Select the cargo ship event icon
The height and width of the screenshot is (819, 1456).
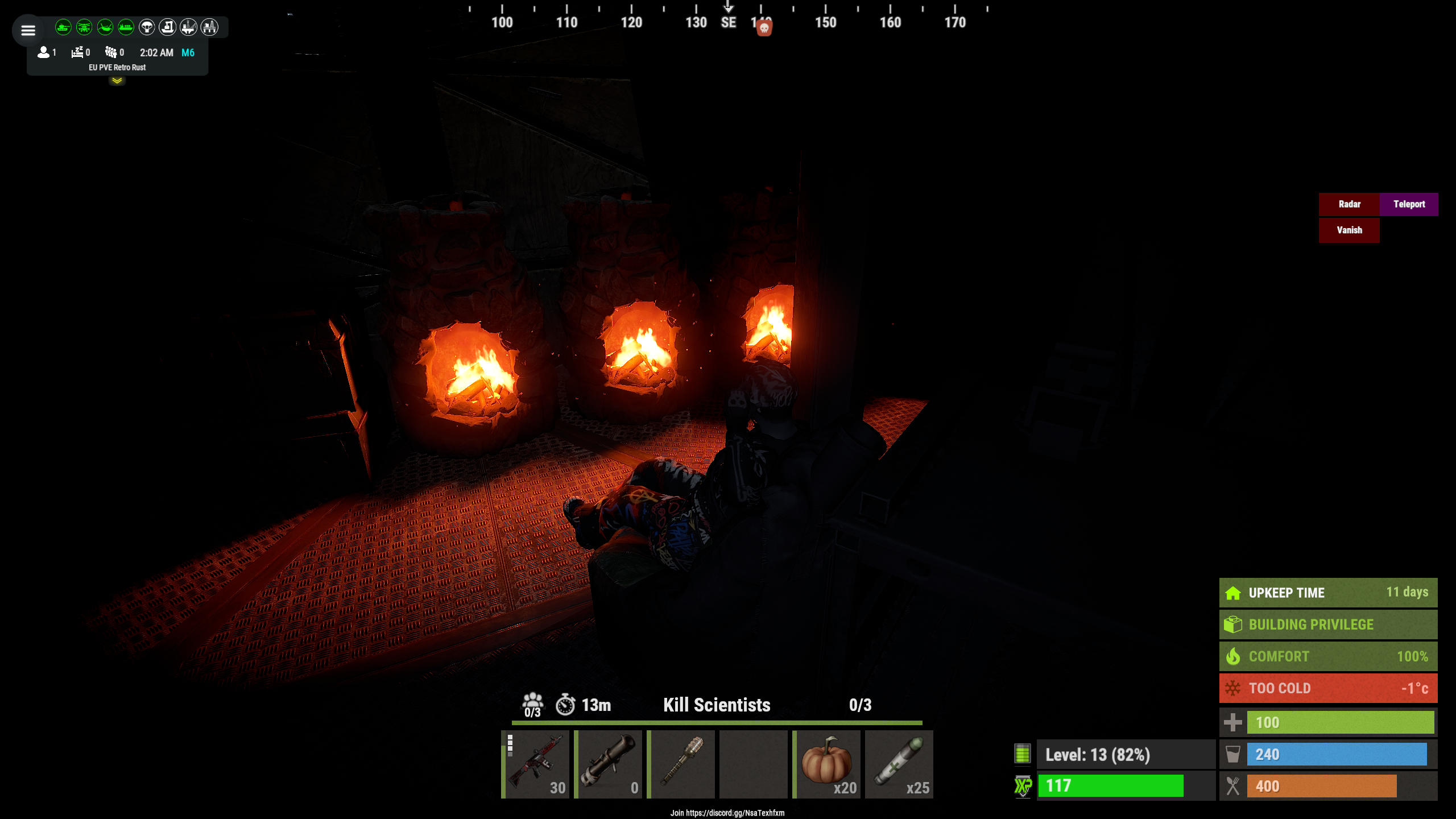126,27
